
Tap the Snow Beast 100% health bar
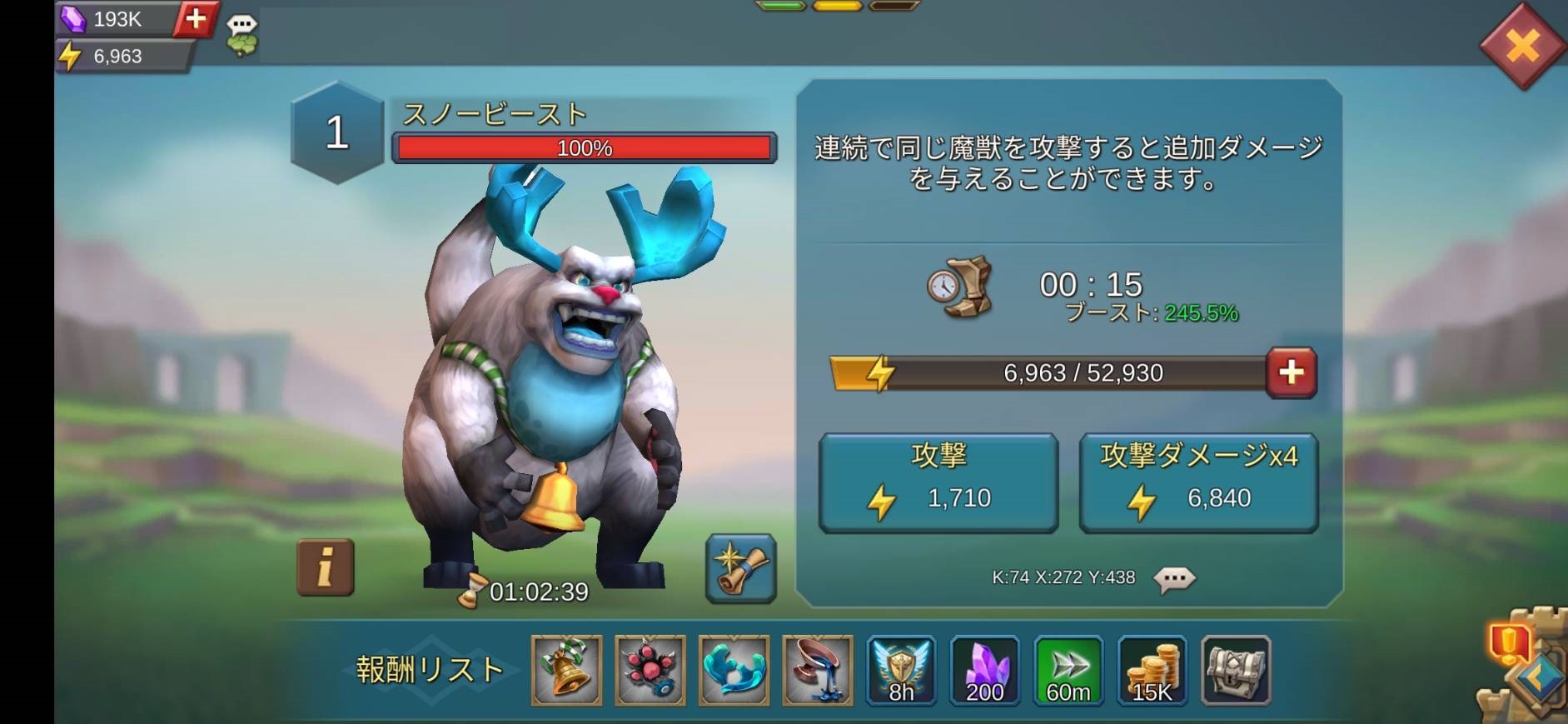583,147
